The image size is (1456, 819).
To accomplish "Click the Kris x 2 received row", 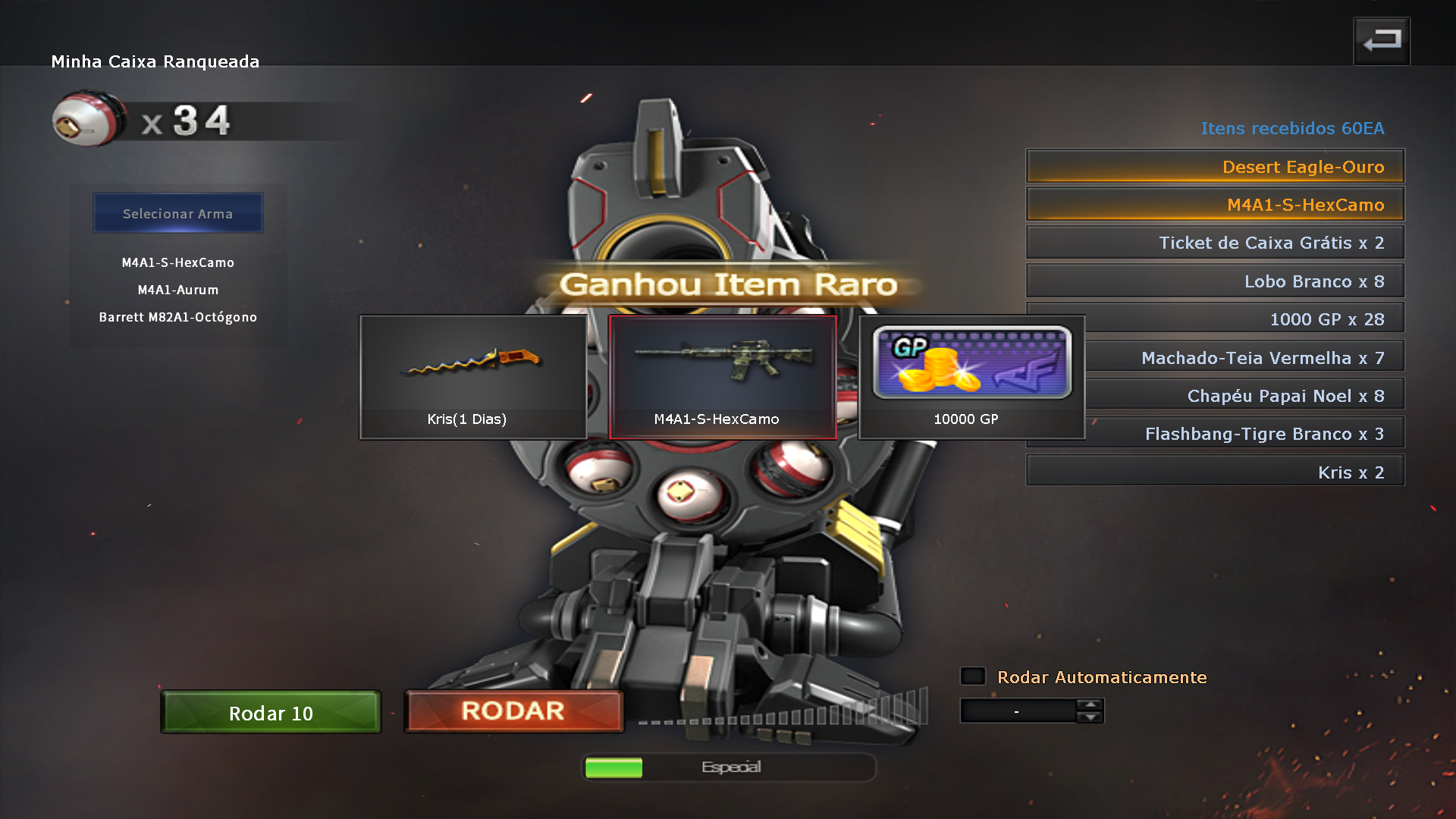I will click(x=1215, y=472).
